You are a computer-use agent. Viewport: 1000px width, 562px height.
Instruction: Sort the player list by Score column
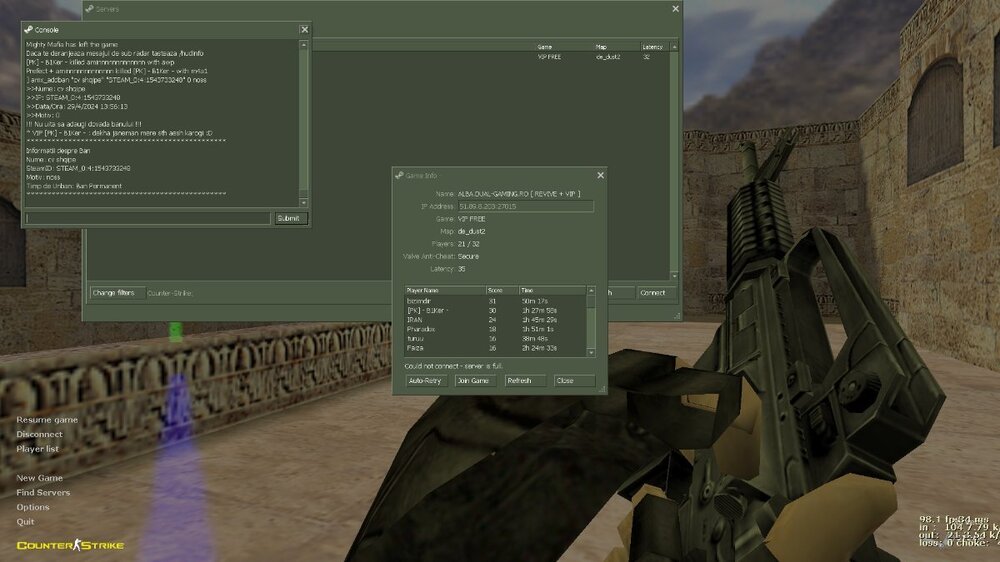(501, 290)
